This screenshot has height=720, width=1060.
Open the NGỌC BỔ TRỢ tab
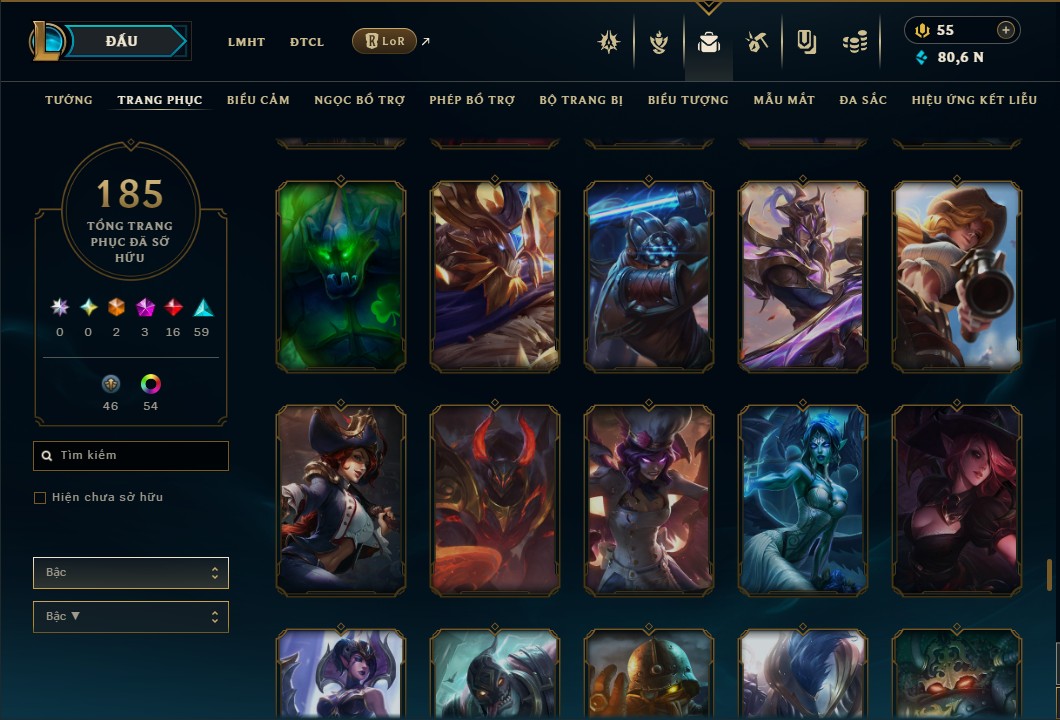click(x=359, y=100)
